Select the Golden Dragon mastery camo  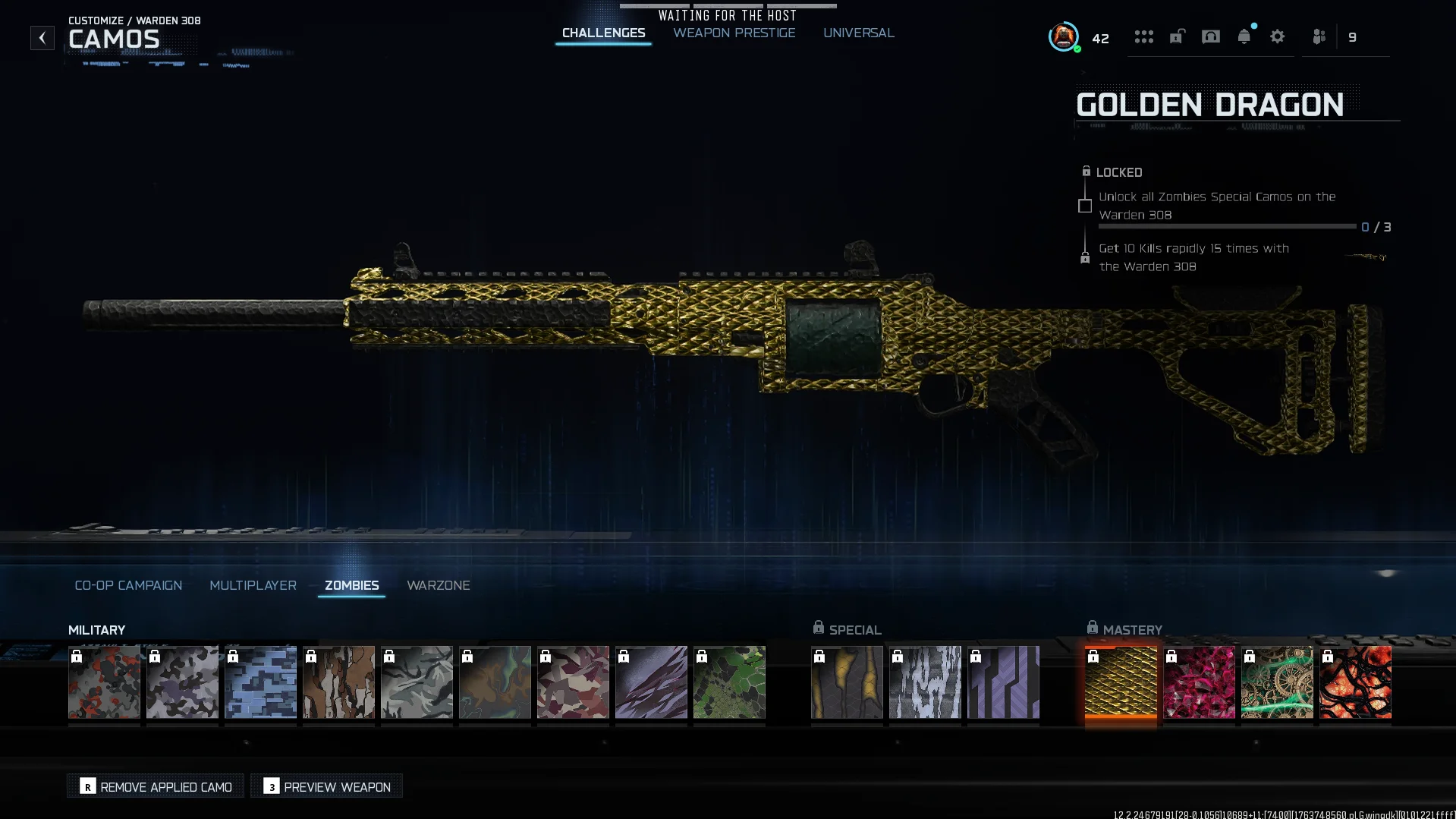(1121, 682)
